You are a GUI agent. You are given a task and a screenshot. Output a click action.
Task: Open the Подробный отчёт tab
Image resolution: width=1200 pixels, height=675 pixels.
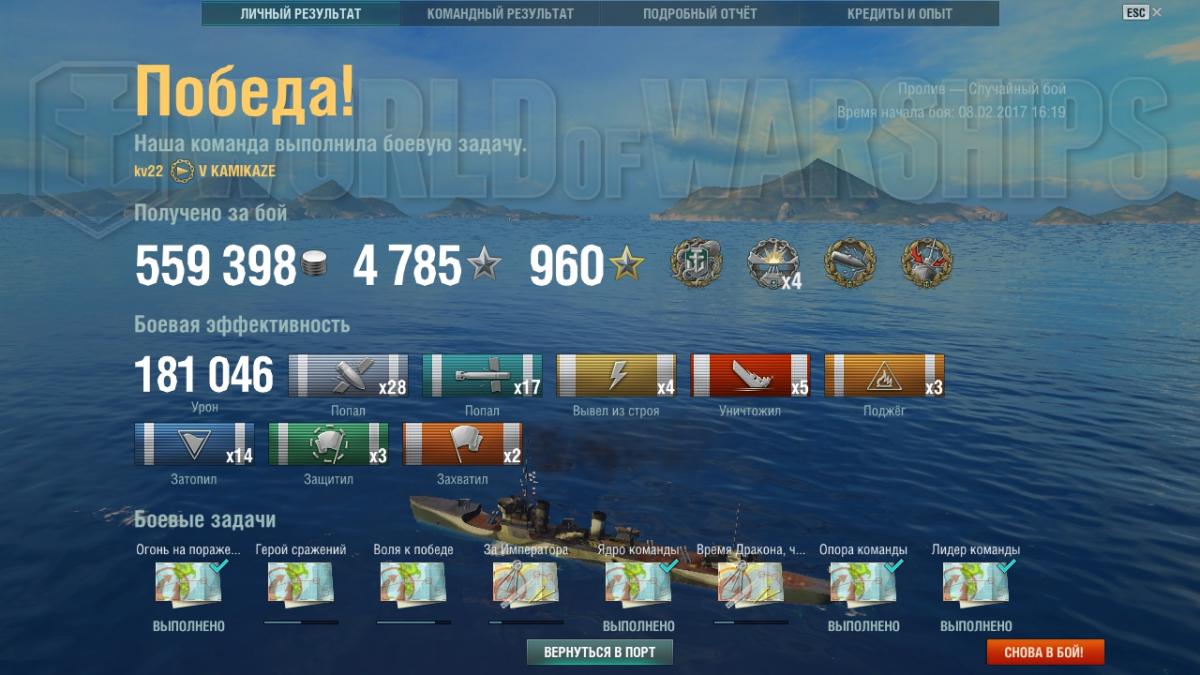[700, 14]
